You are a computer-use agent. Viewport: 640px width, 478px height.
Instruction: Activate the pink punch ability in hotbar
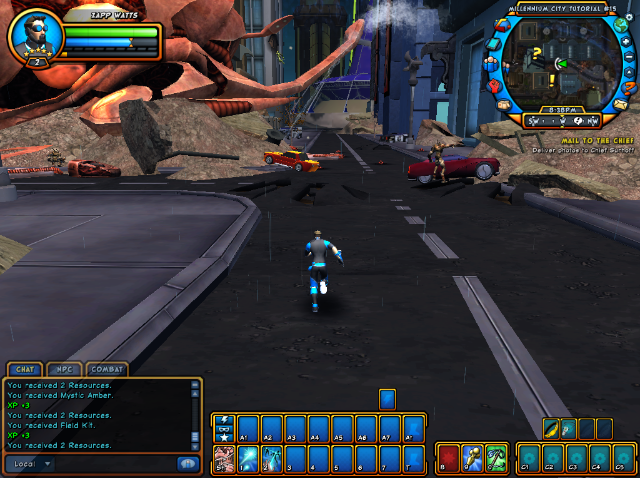(223, 459)
